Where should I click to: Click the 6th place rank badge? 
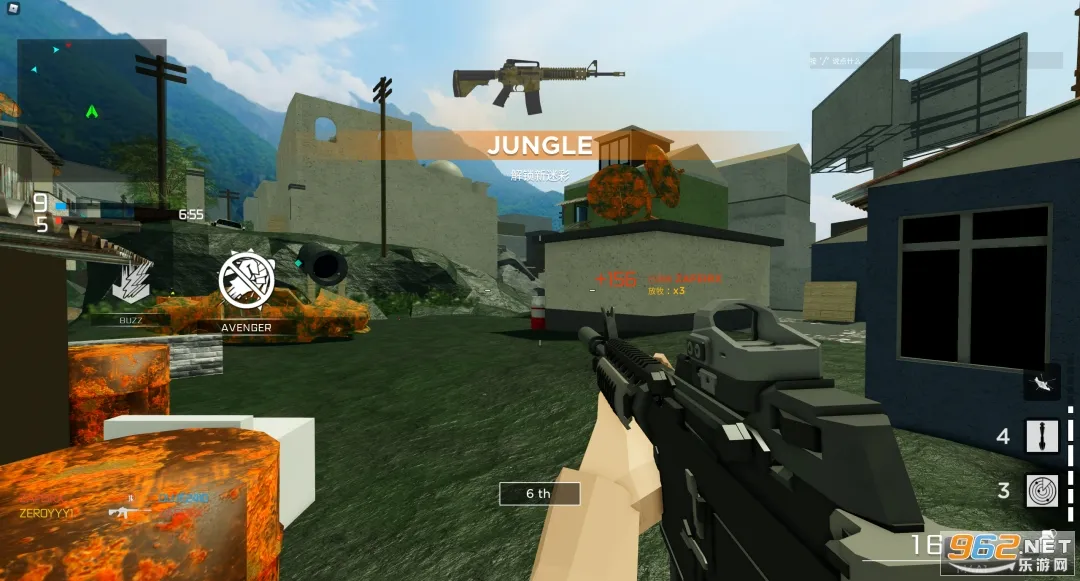(x=539, y=494)
